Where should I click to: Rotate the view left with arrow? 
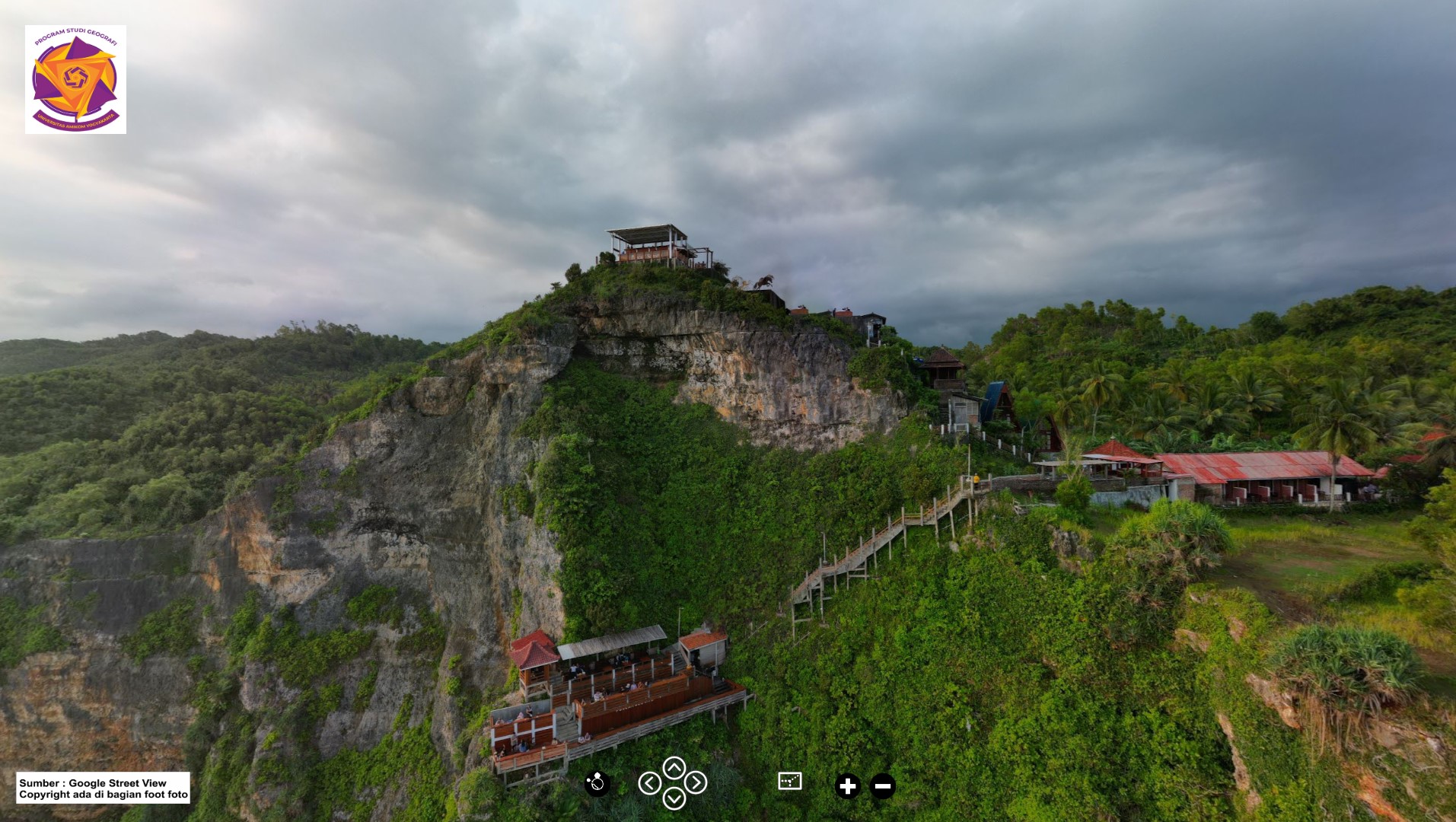pyautogui.click(x=649, y=782)
